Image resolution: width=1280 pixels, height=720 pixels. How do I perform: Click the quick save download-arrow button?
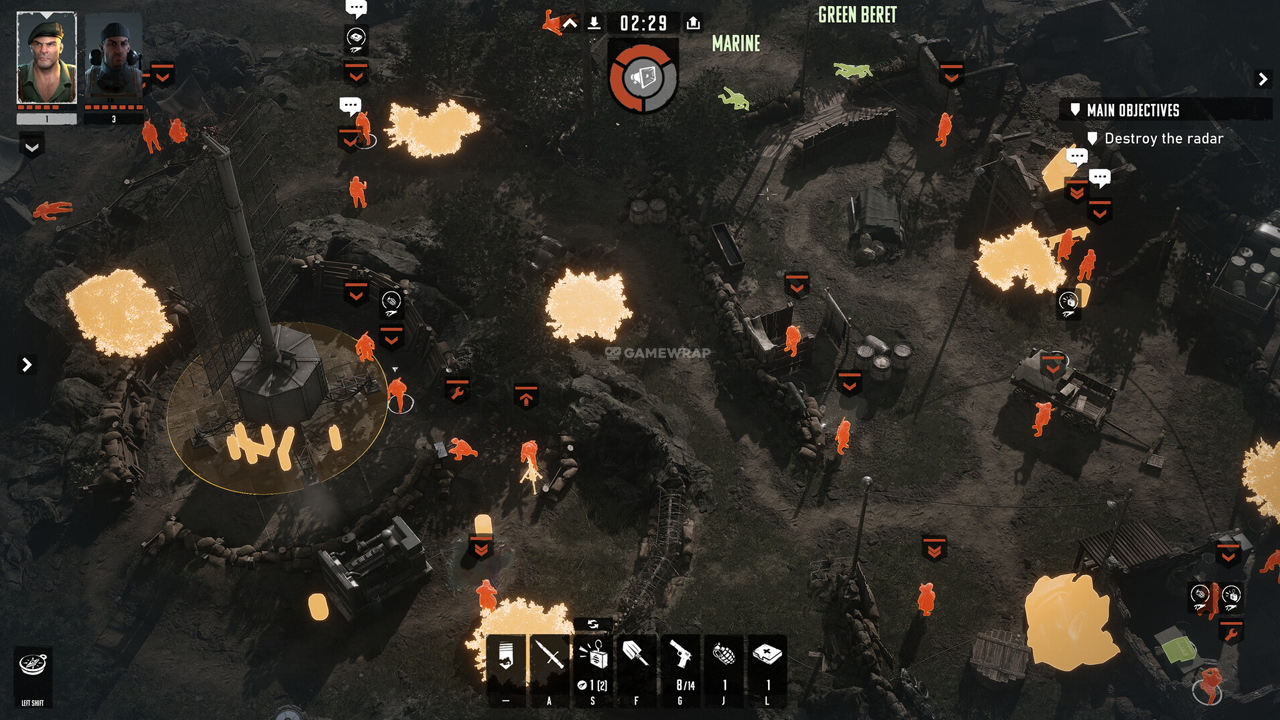coord(594,23)
